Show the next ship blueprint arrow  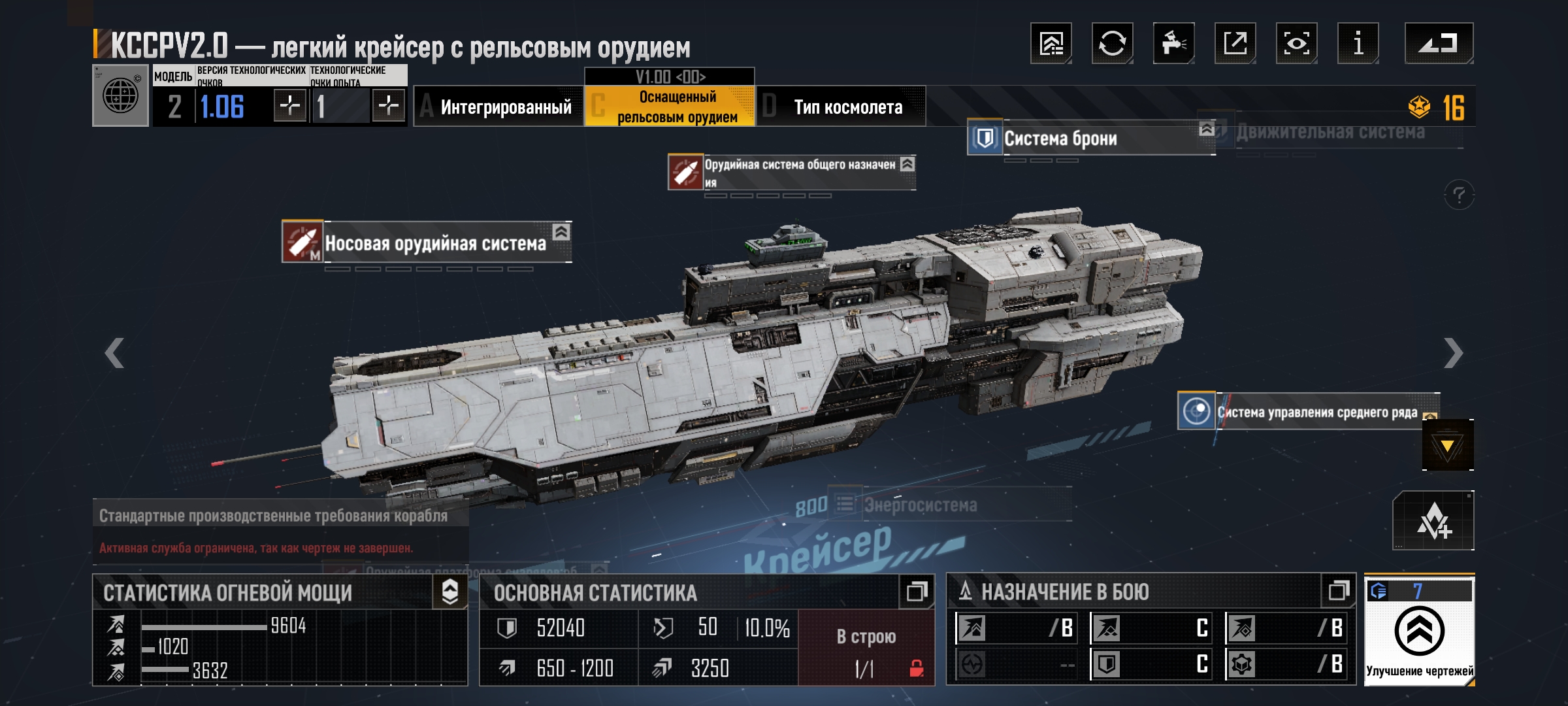(1453, 353)
